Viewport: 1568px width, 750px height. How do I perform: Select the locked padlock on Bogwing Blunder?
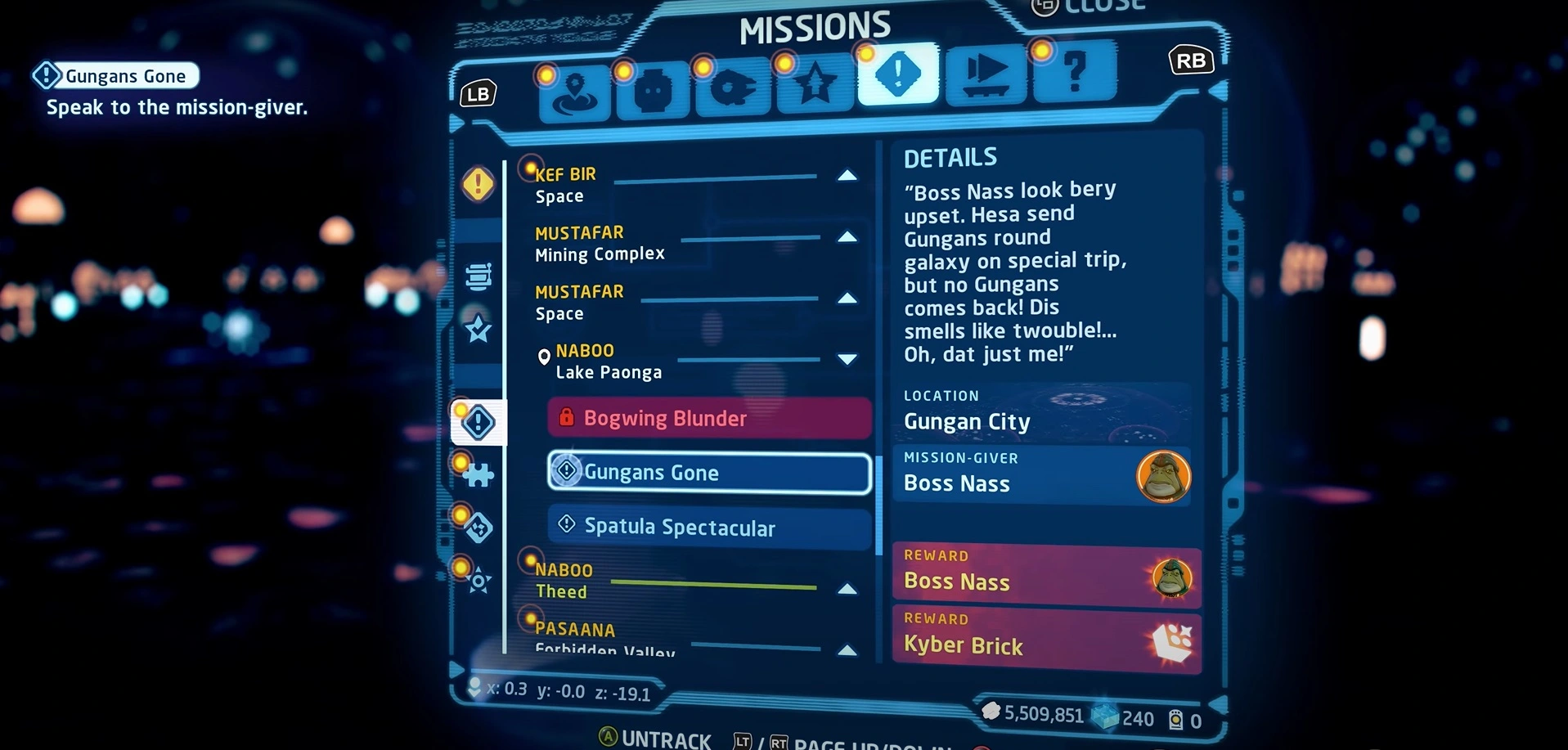click(x=568, y=418)
